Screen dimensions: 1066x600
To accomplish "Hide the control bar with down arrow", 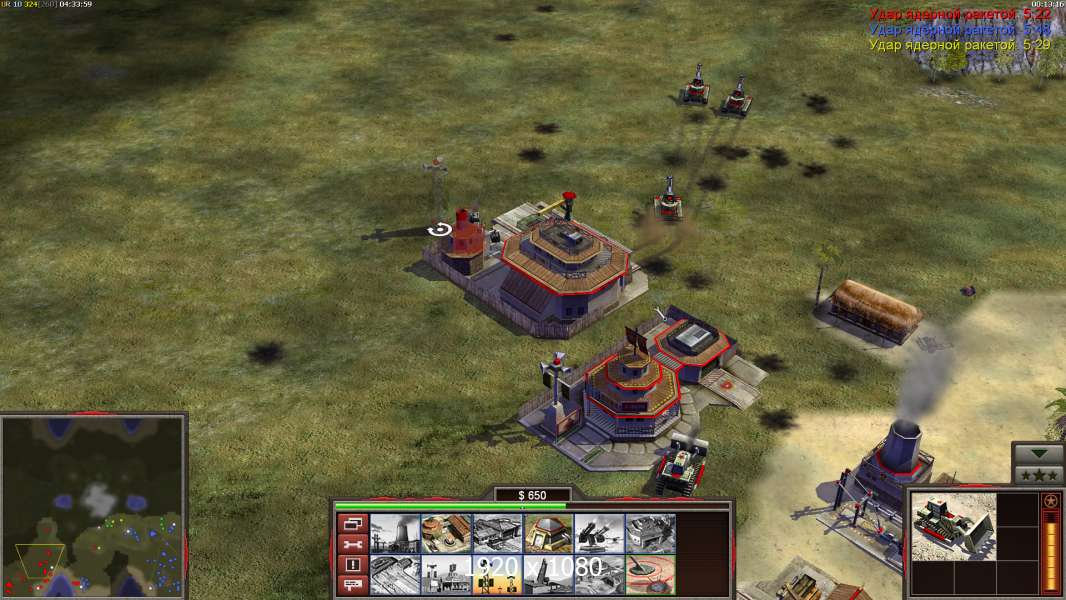I will [1038, 454].
